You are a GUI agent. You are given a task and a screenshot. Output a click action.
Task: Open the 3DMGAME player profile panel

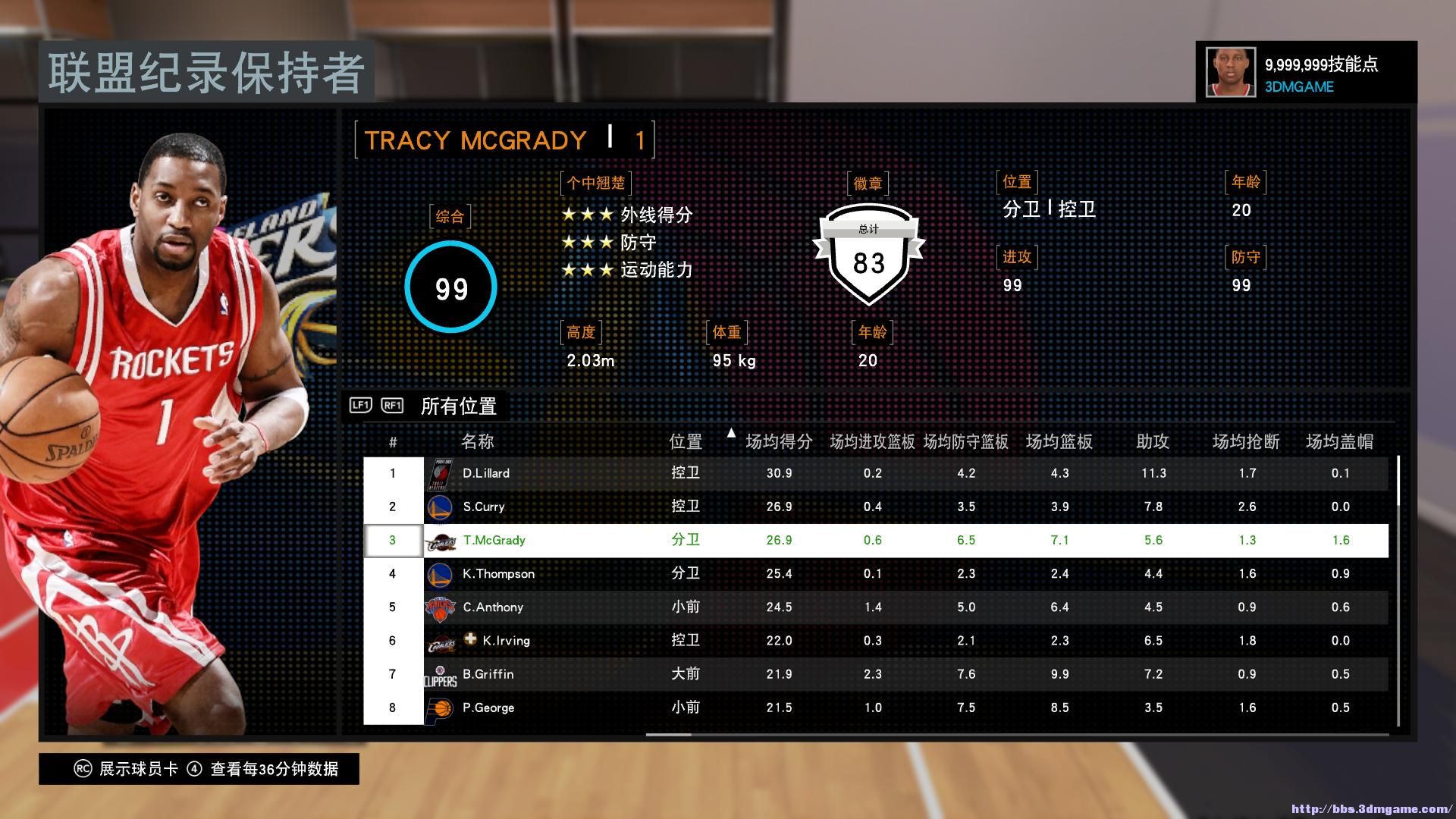click(1306, 73)
